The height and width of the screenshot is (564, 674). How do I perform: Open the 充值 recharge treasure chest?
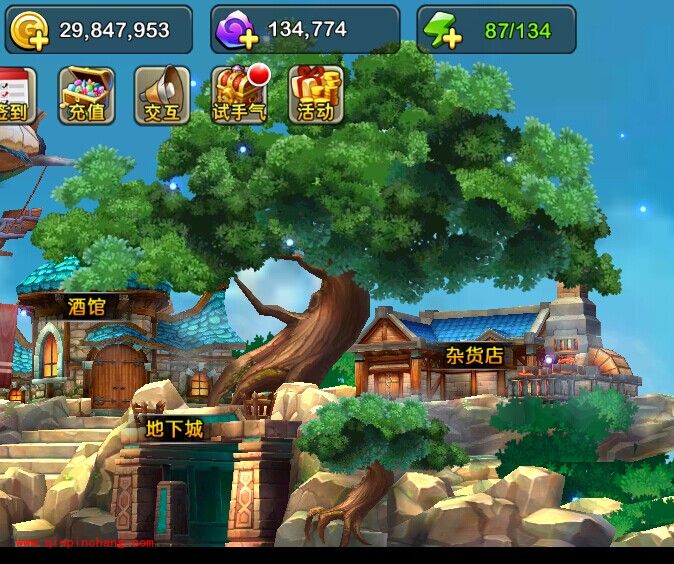[87, 95]
